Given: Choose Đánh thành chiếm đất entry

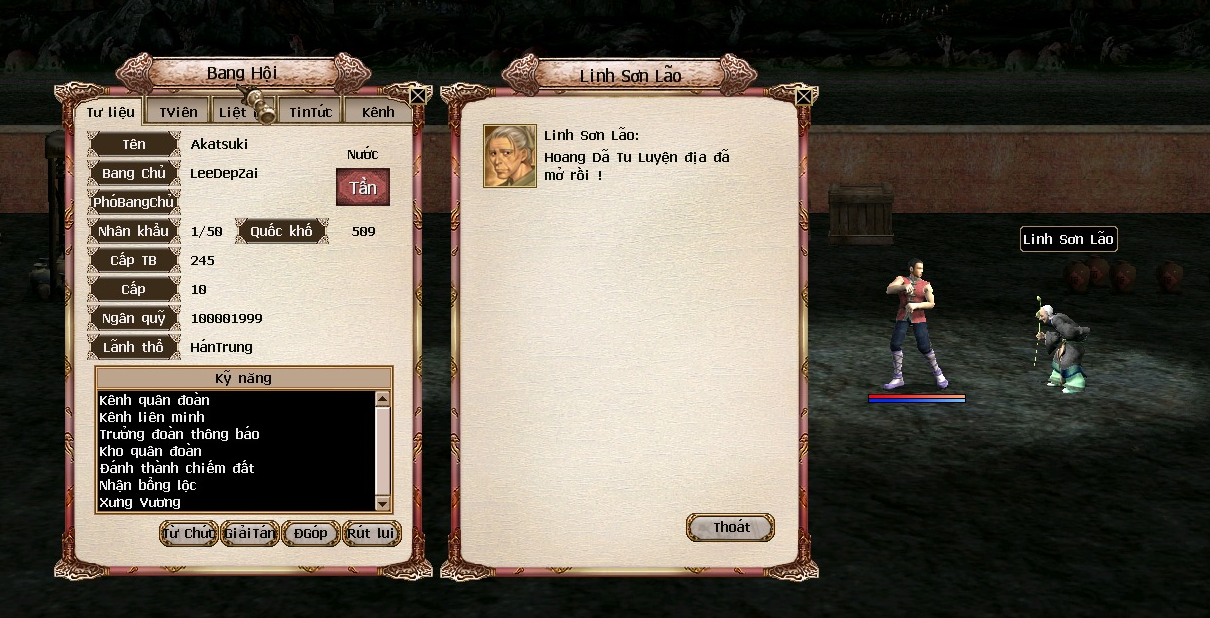Looking at the screenshot, I should tap(177, 468).
